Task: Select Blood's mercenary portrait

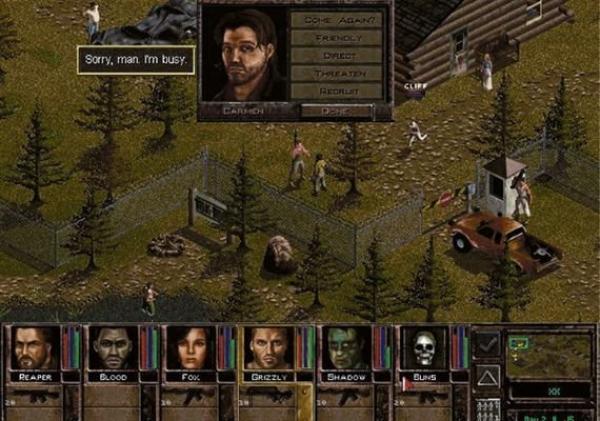Action: [x=111, y=348]
